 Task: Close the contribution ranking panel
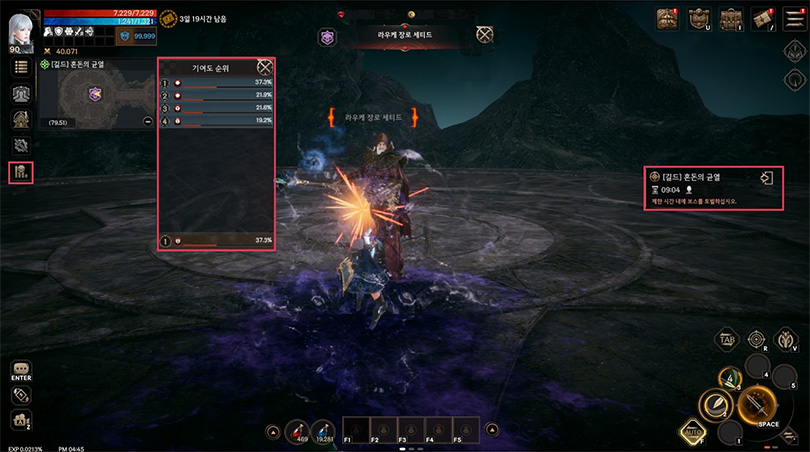point(265,65)
